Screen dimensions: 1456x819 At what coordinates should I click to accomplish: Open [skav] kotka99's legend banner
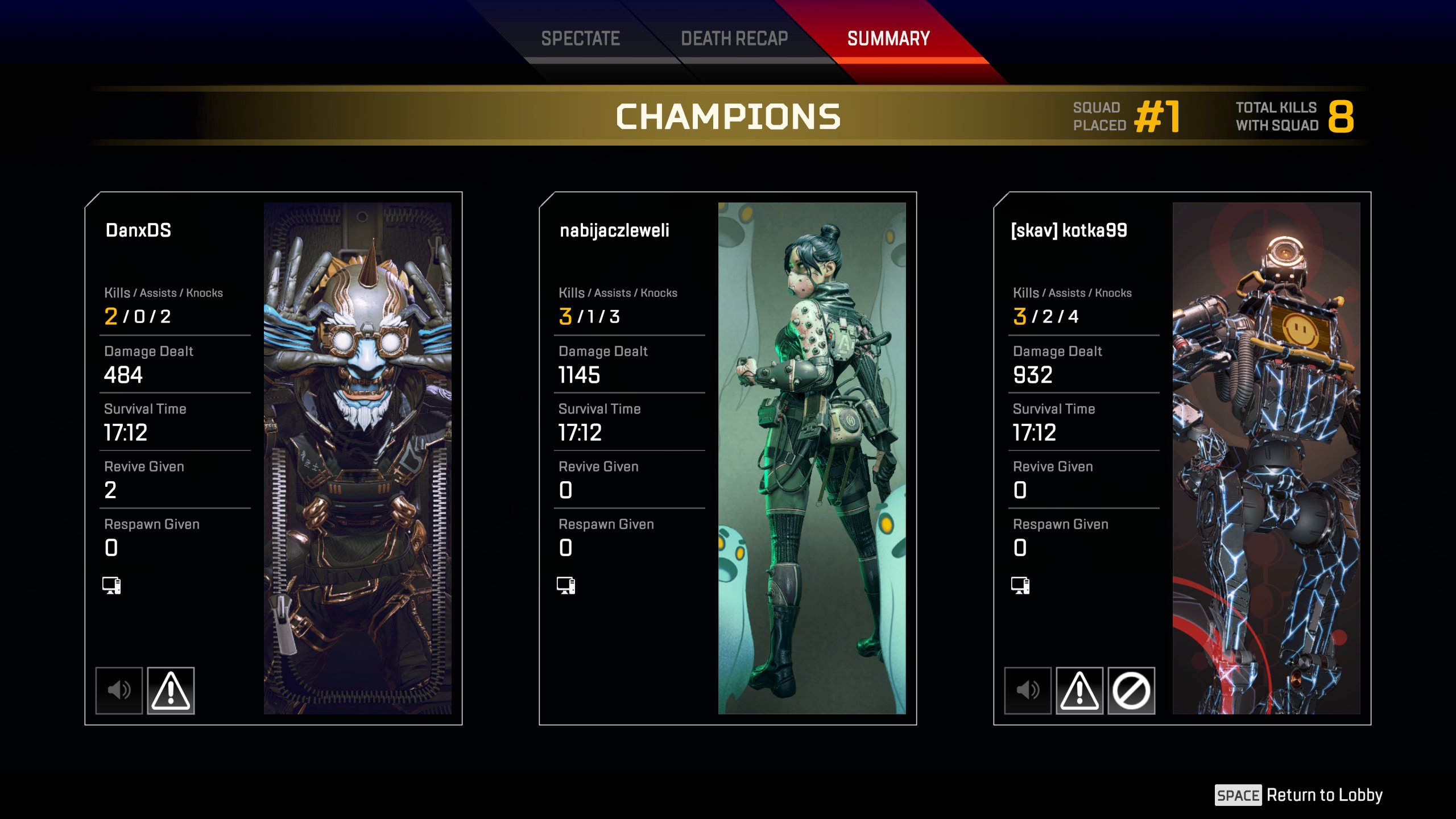[1266, 458]
